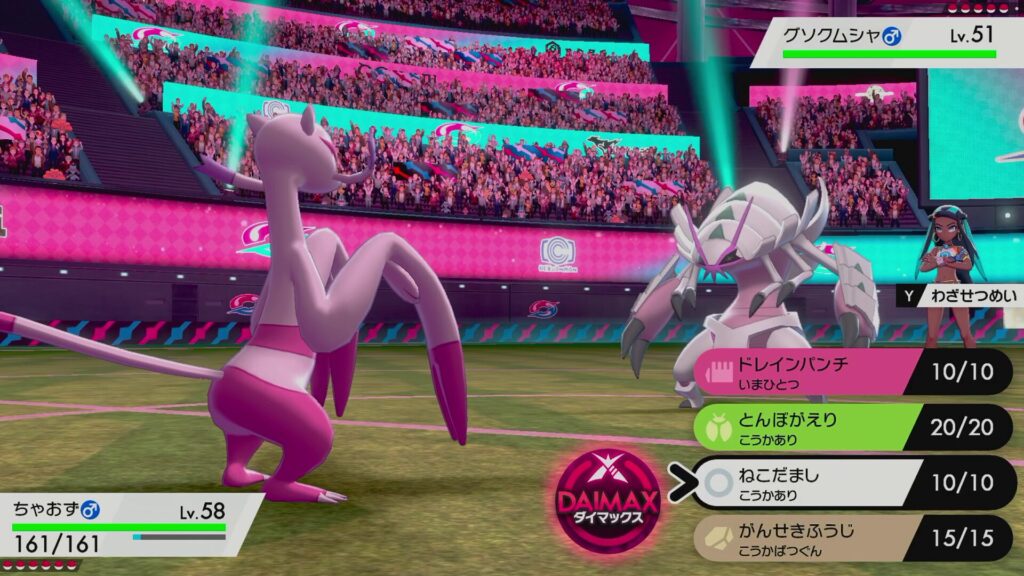Pick the がんせきふうじ move
This screenshot has width=1024, height=576.
(x=820, y=537)
